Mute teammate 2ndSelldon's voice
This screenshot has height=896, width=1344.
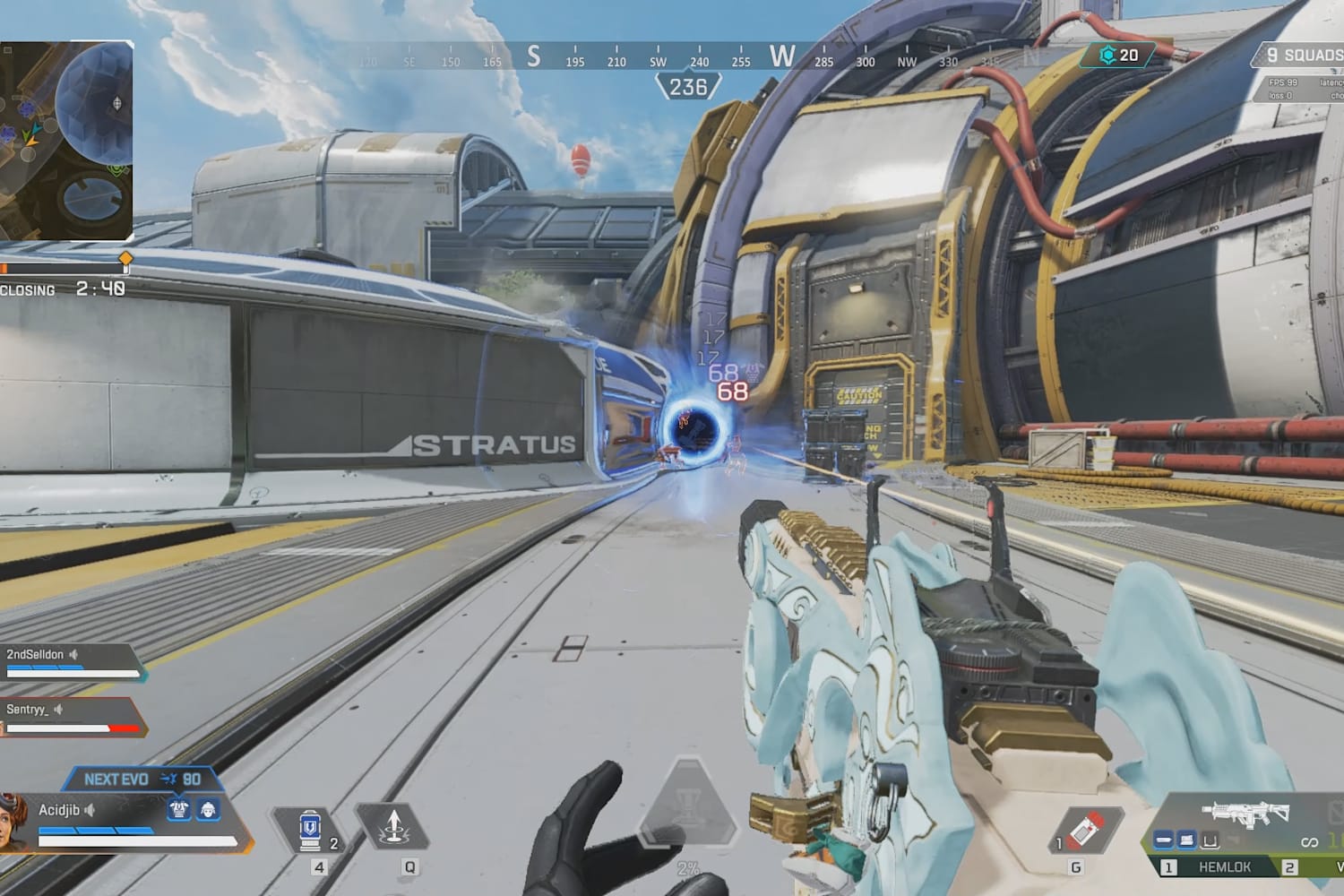pyautogui.click(x=73, y=654)
